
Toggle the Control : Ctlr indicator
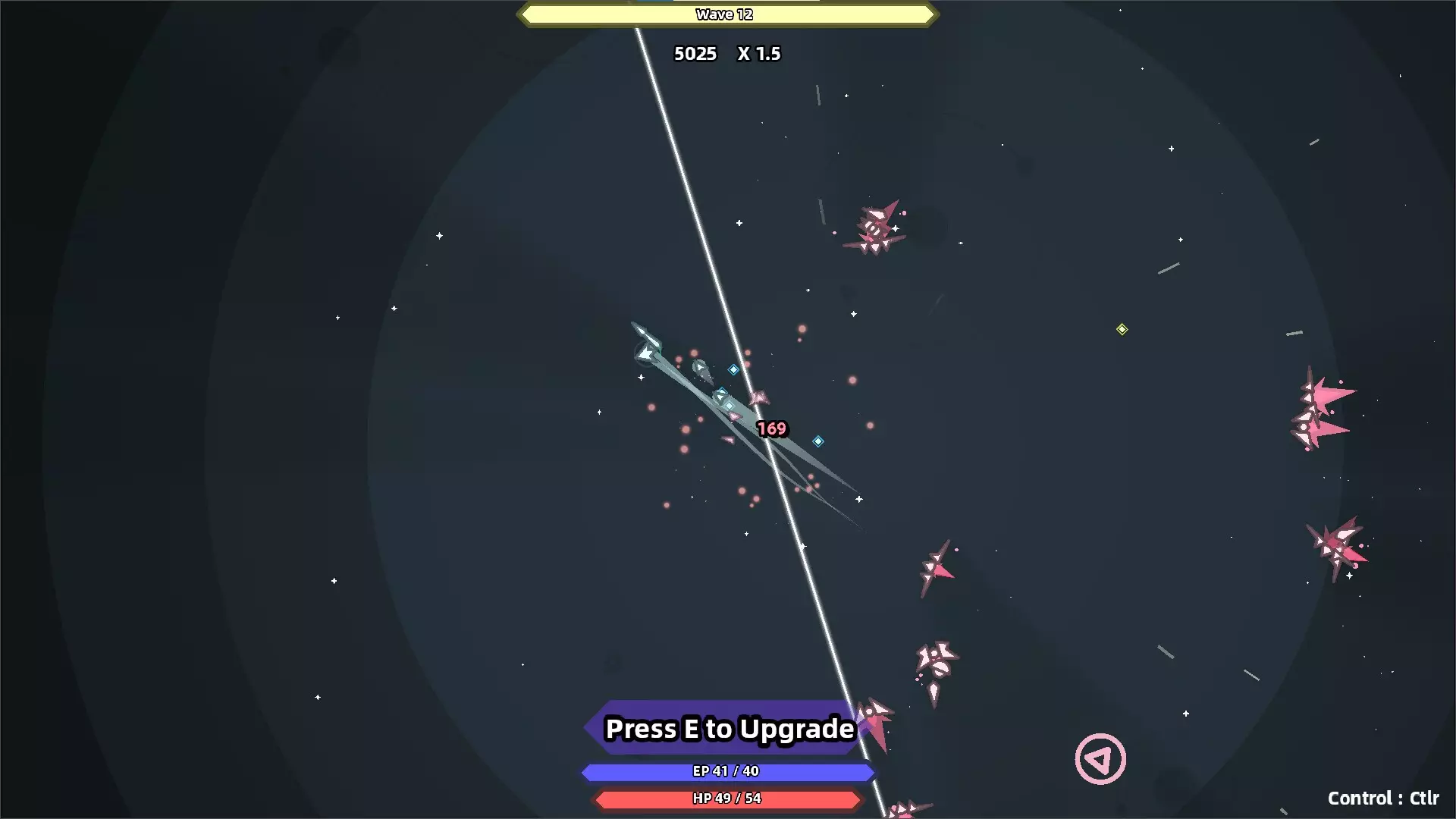pyautogui.click(x=1384, y=798)
